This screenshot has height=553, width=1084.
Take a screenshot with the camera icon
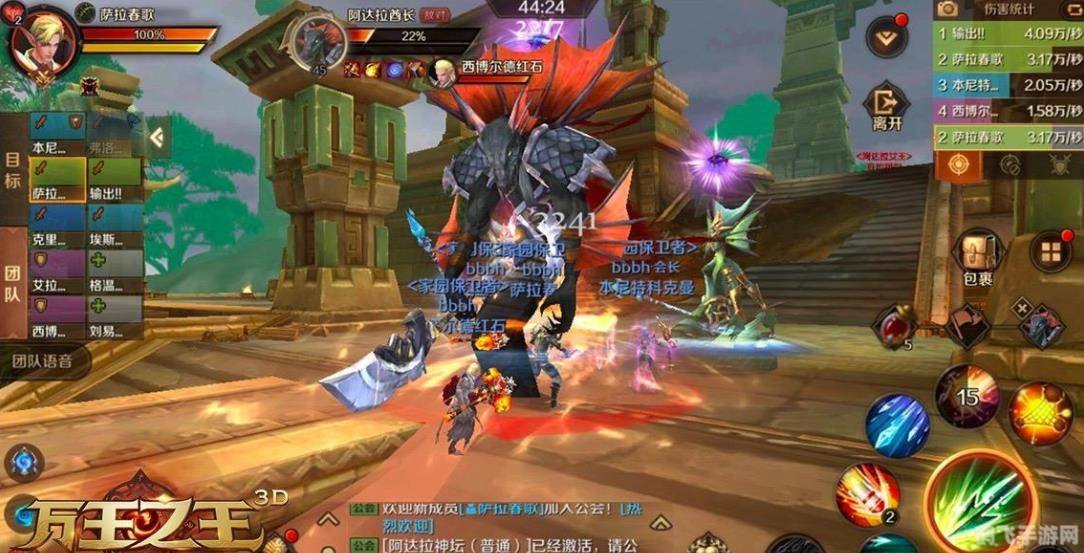[x=946, y=10]
